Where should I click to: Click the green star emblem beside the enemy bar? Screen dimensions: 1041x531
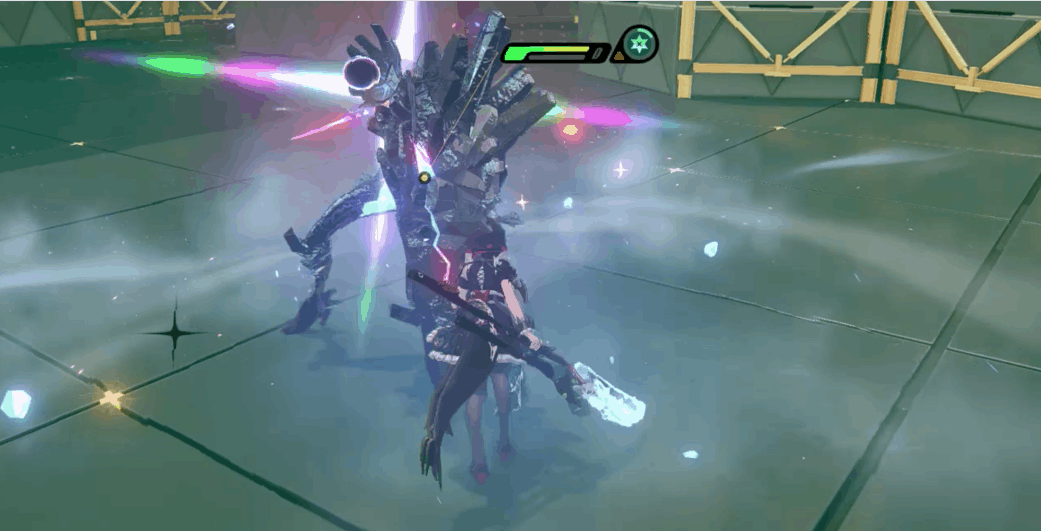coord(640,44)
